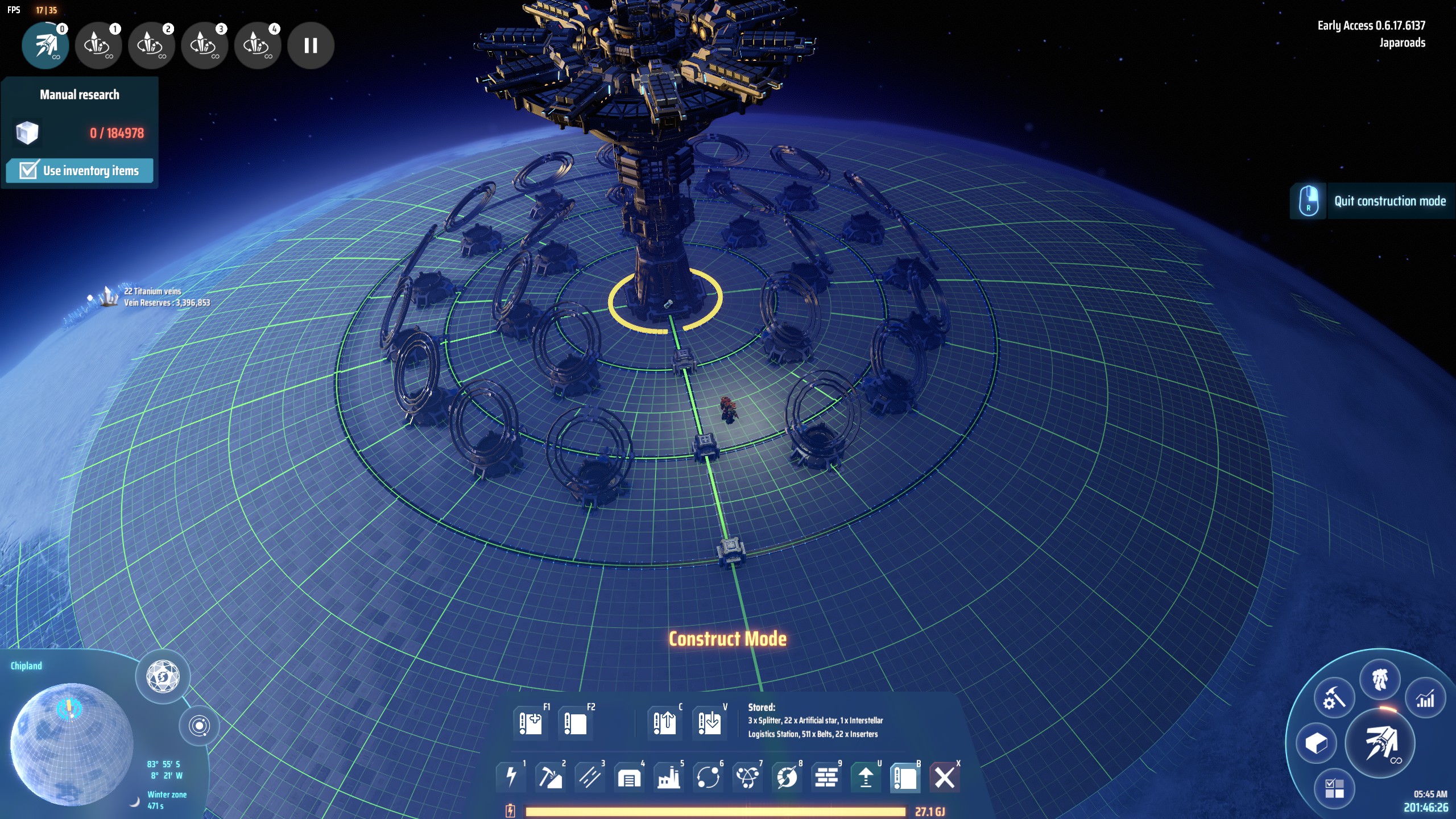The width and height of the screenshot is (1456, 819).
Task: Choose the conveyor belts build category
Action: point(589,776)
